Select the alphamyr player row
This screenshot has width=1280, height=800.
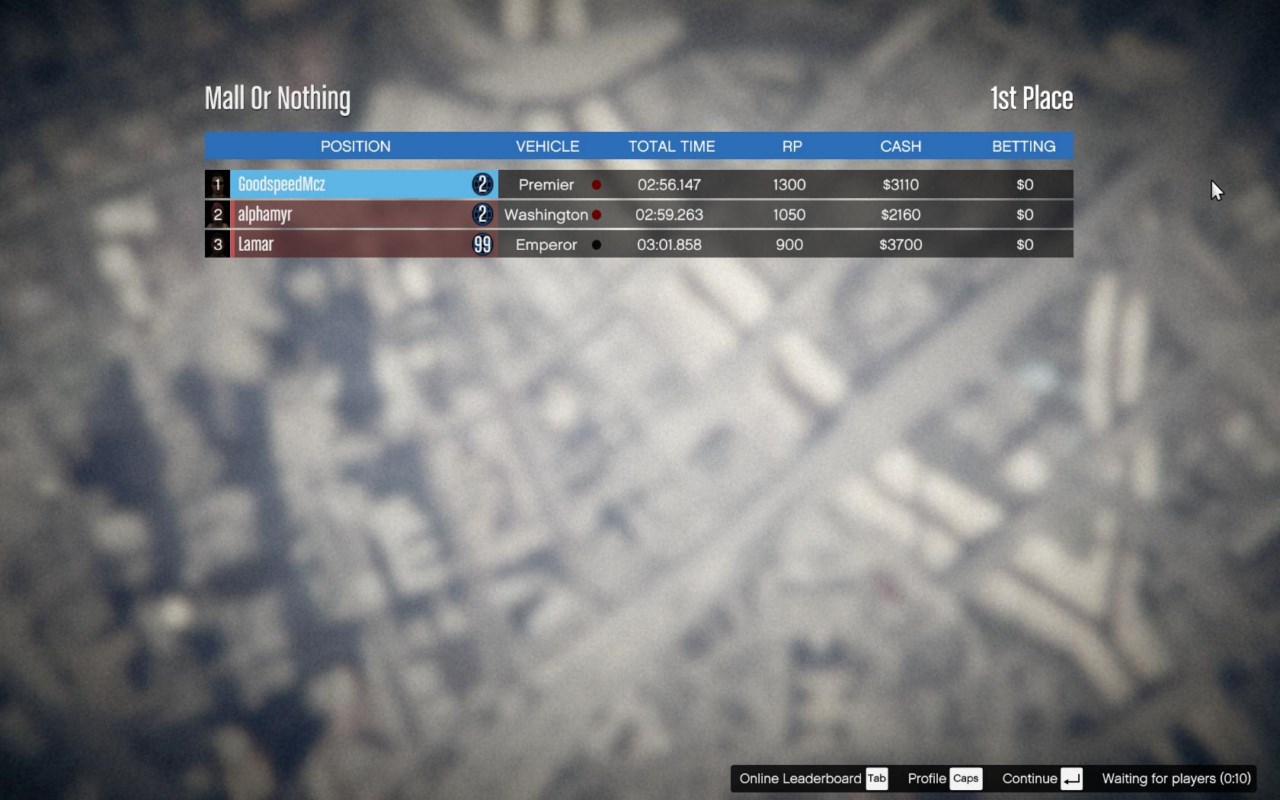tap(265, 215)
